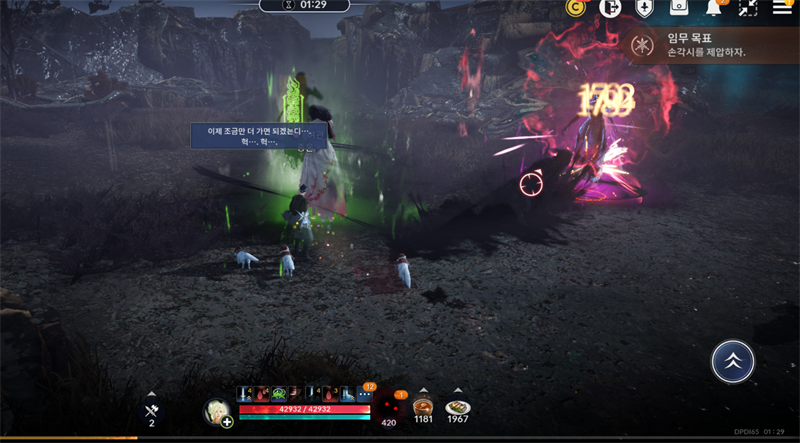Open the gold coin shop icon

(575, 8)
